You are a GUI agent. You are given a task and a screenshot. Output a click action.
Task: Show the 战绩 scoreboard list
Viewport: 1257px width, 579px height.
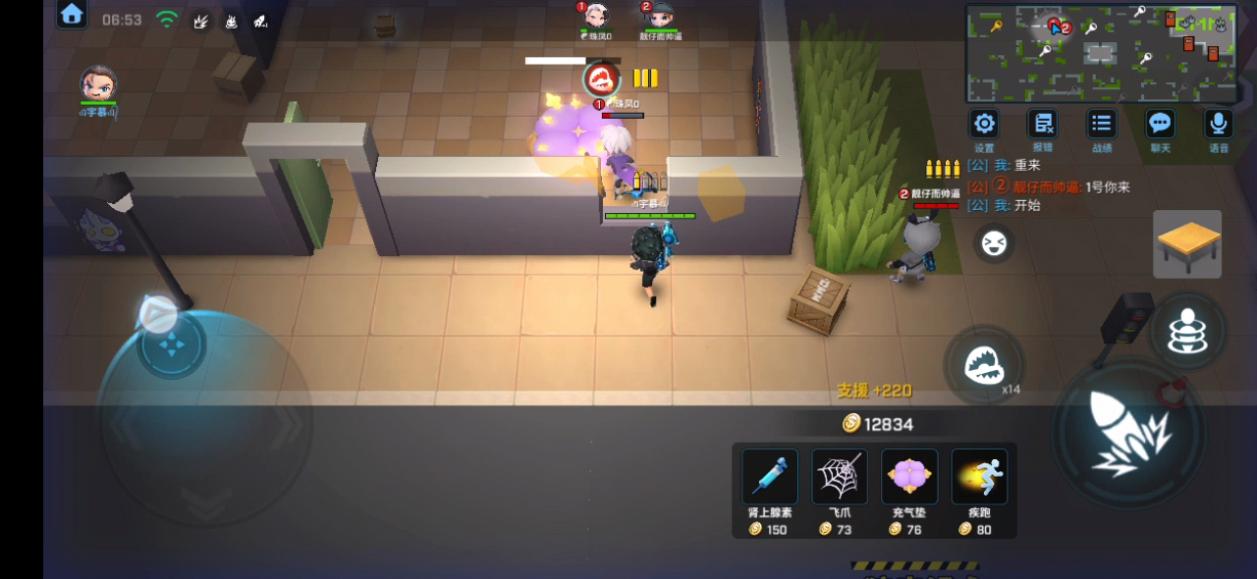tap(1101, 123)
